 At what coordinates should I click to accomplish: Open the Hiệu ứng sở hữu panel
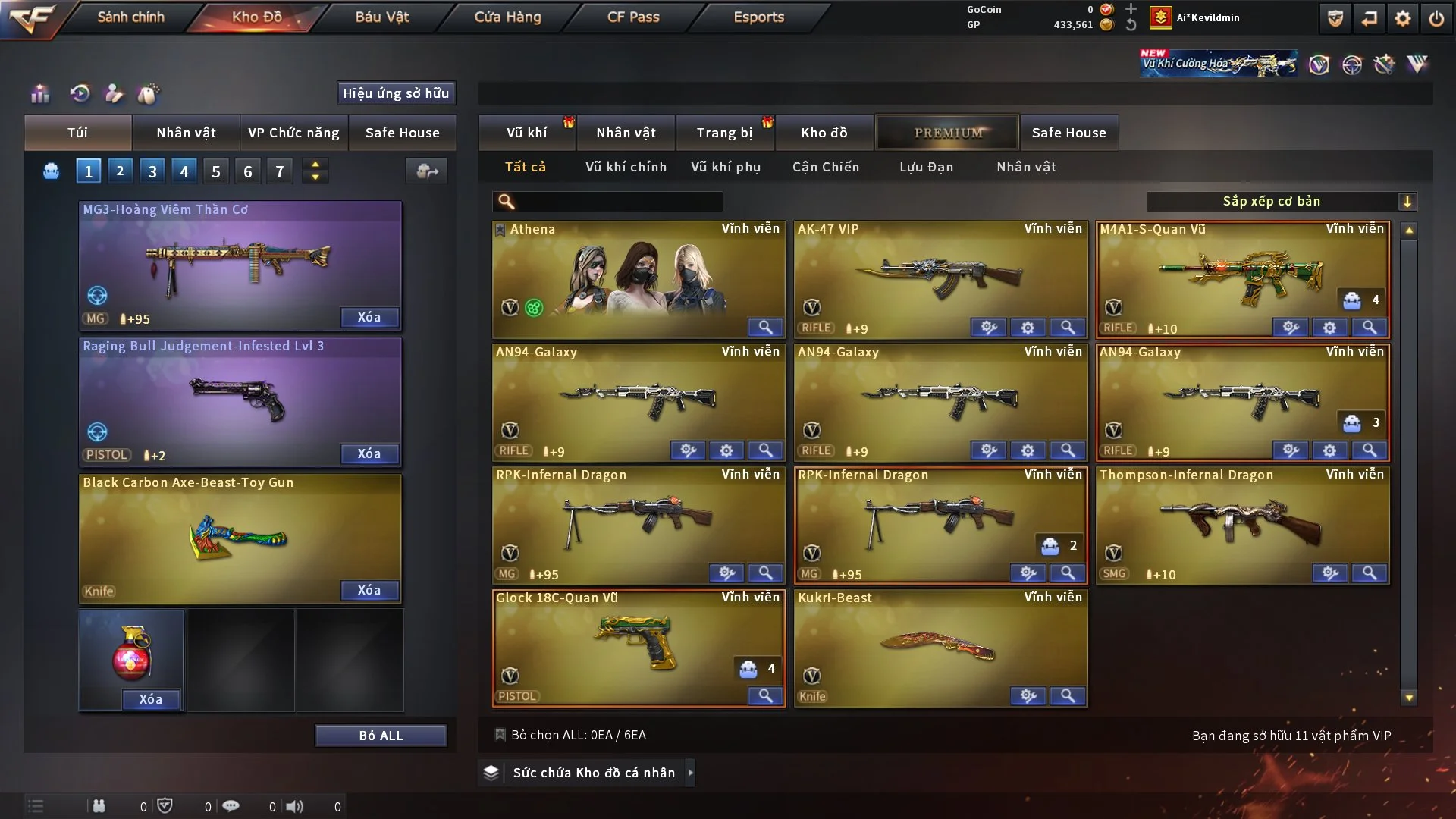pos(395,93)
